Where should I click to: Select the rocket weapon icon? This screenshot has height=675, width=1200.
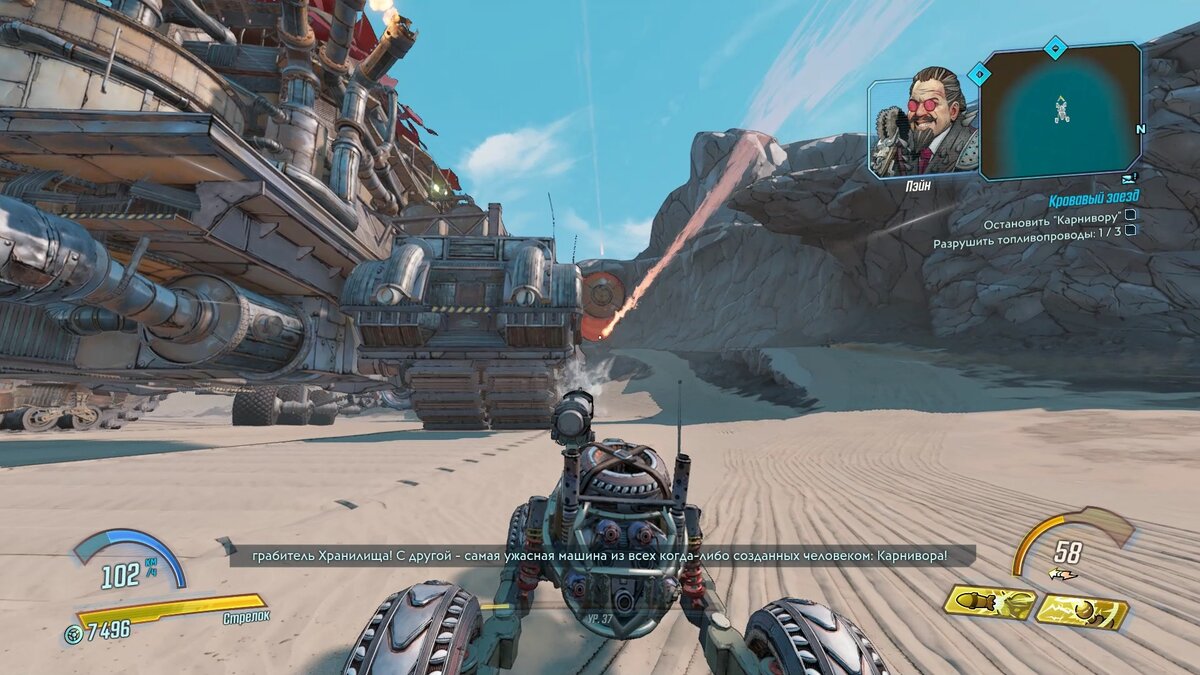[988, 602]
